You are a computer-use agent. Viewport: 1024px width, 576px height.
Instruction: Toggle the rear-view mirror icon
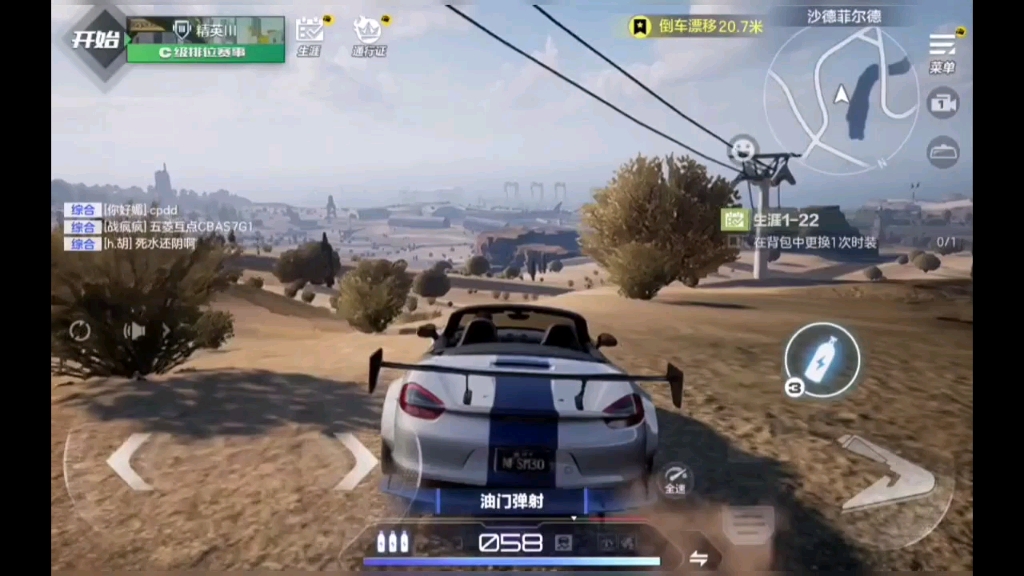(x=942, y=152)
